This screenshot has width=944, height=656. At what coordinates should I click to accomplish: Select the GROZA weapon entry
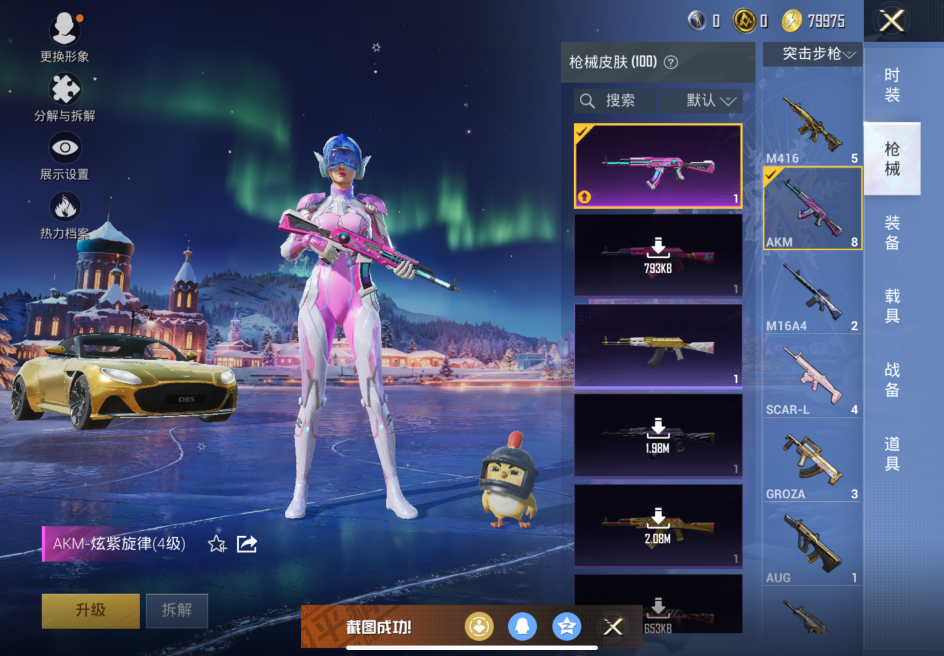pos(812,462)
